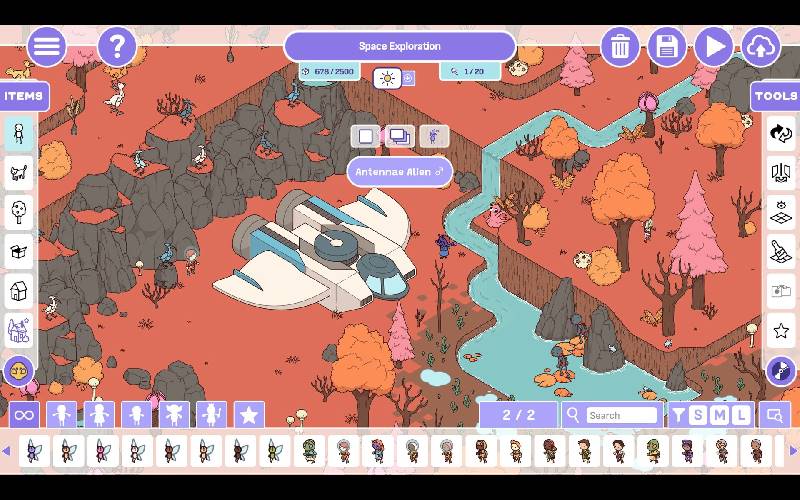Choose the animals category in Items panel
This screenshot has width=800, height=500.
point(19,171)
